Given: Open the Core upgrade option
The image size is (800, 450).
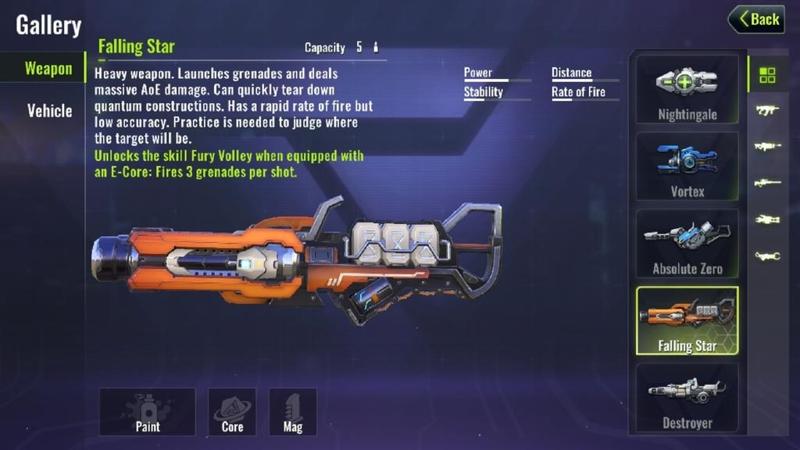Looking at the screenshot, I should [x=232, y=412].
